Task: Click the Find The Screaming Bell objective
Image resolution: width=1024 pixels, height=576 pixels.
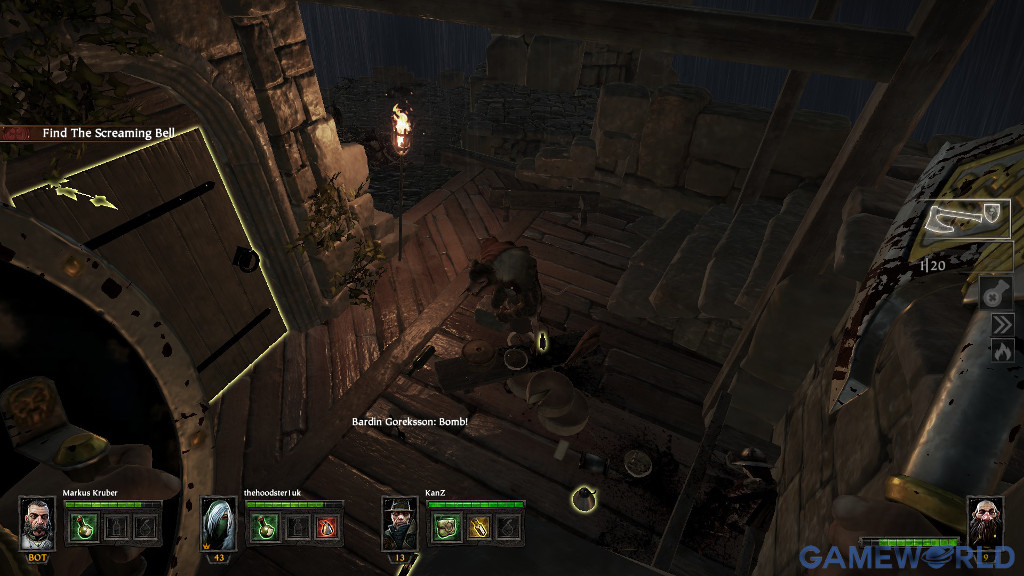Action: click(108, 132)
